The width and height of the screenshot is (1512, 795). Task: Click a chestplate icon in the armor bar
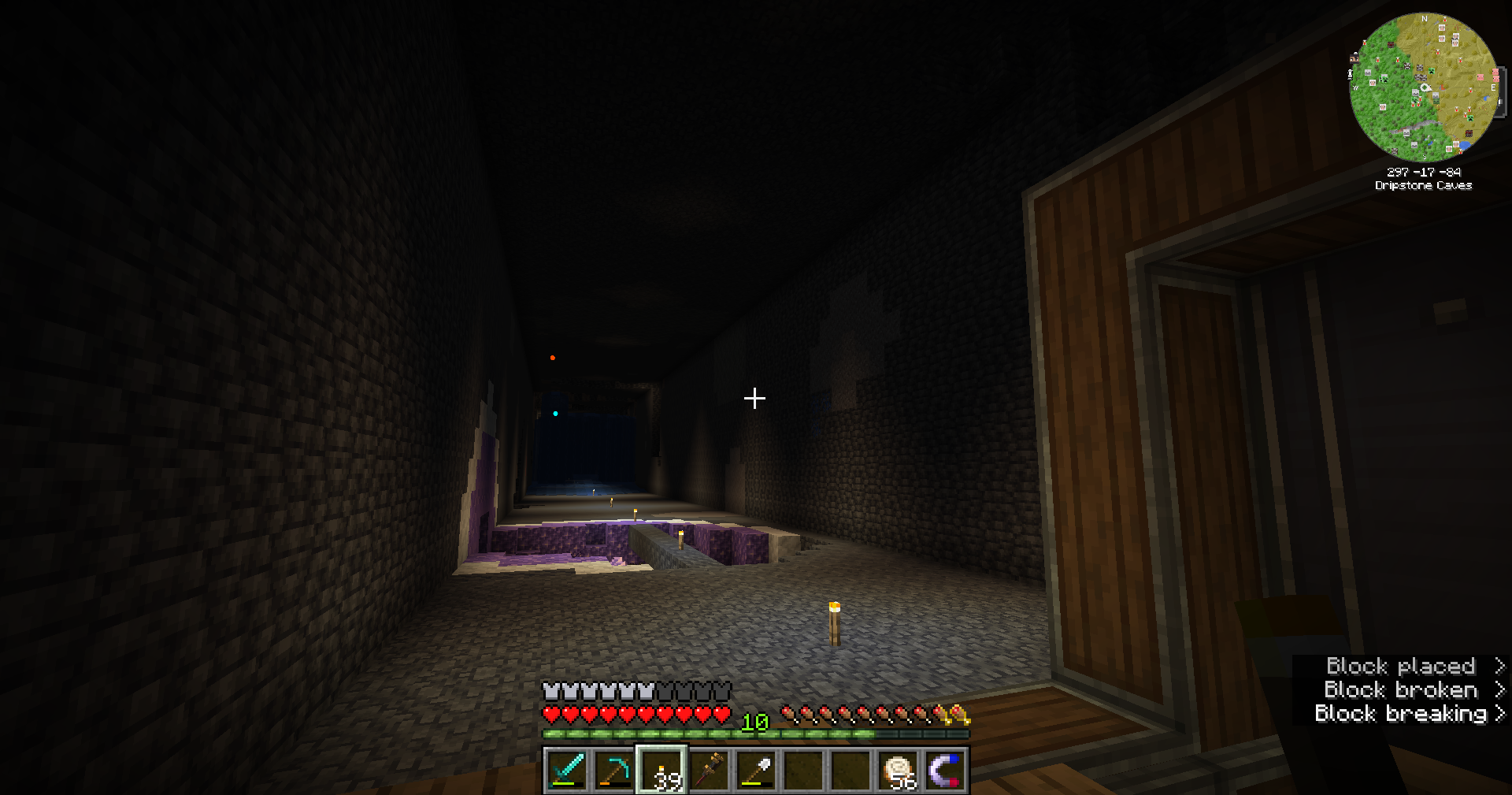[551, 691]
